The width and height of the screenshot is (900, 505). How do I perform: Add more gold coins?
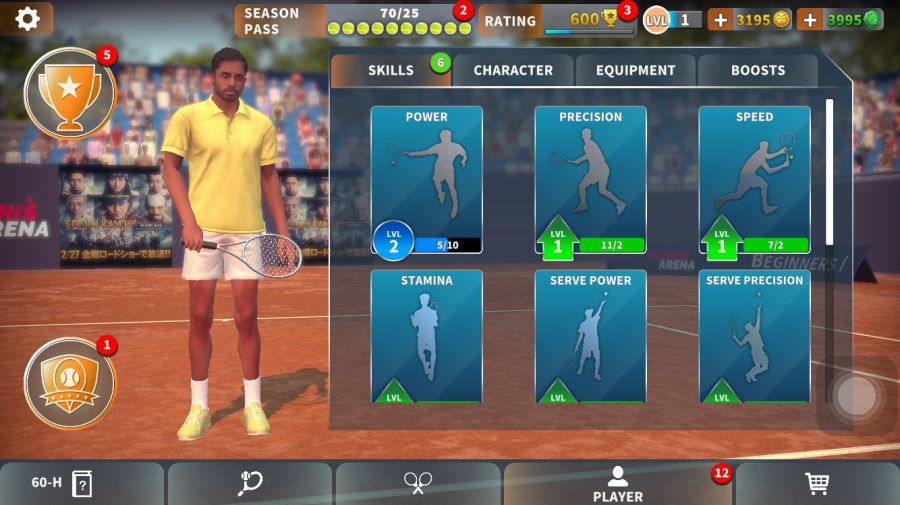[x=720, y=19]
